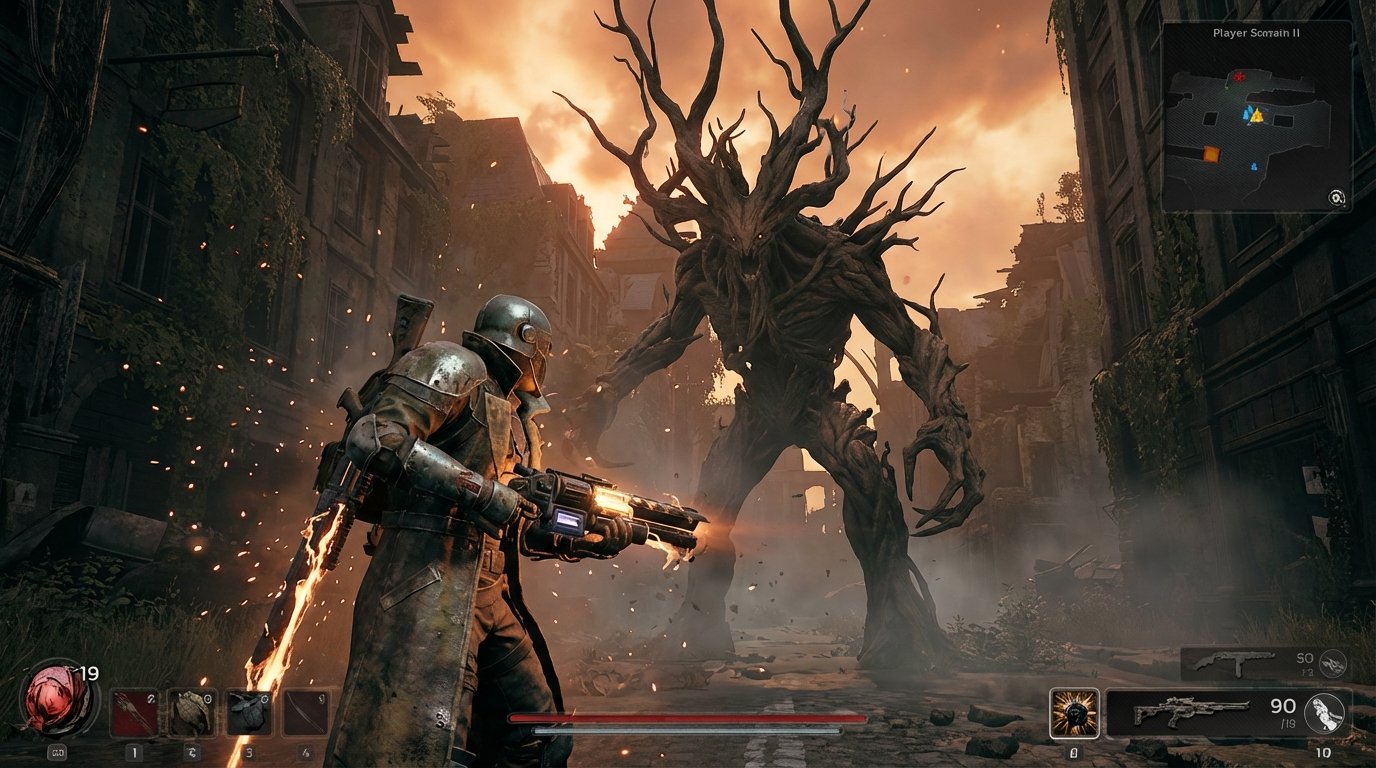1376x768 pixels.
Task: Click the 10 reserve counter bottom right
Action: point(1322,752)
